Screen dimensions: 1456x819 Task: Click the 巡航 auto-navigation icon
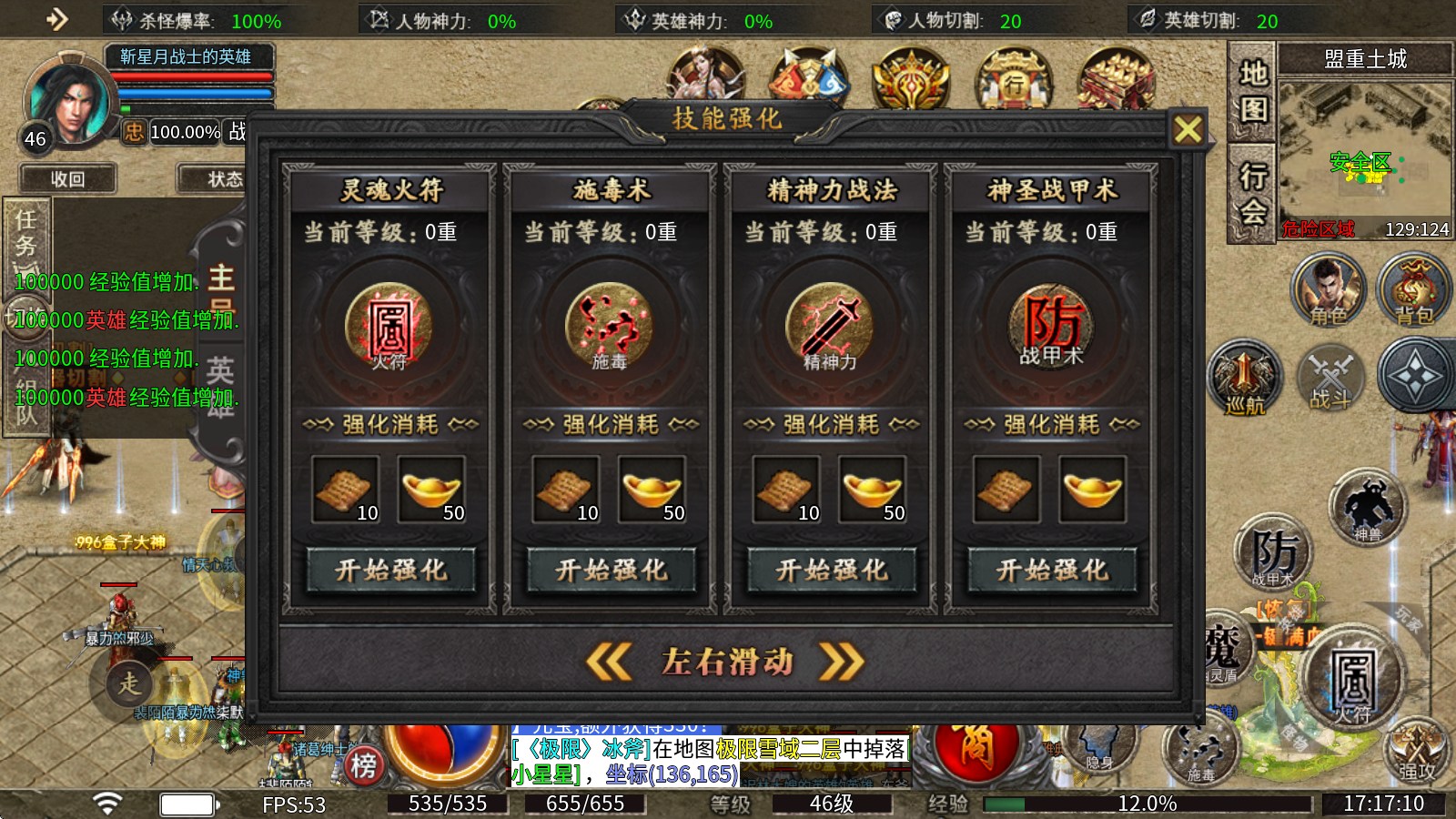1242,378
